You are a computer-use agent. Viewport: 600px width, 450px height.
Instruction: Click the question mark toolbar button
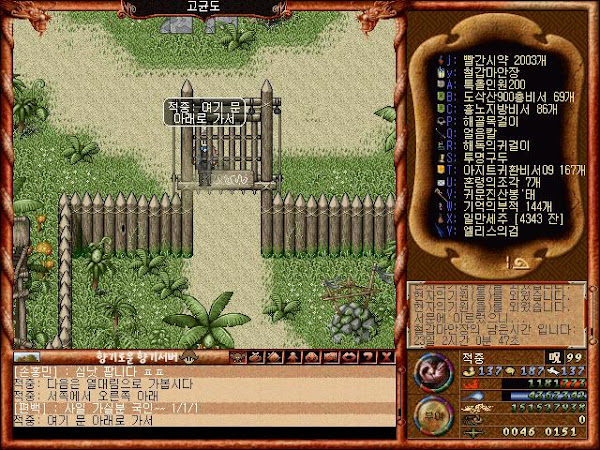coord(369,357)
